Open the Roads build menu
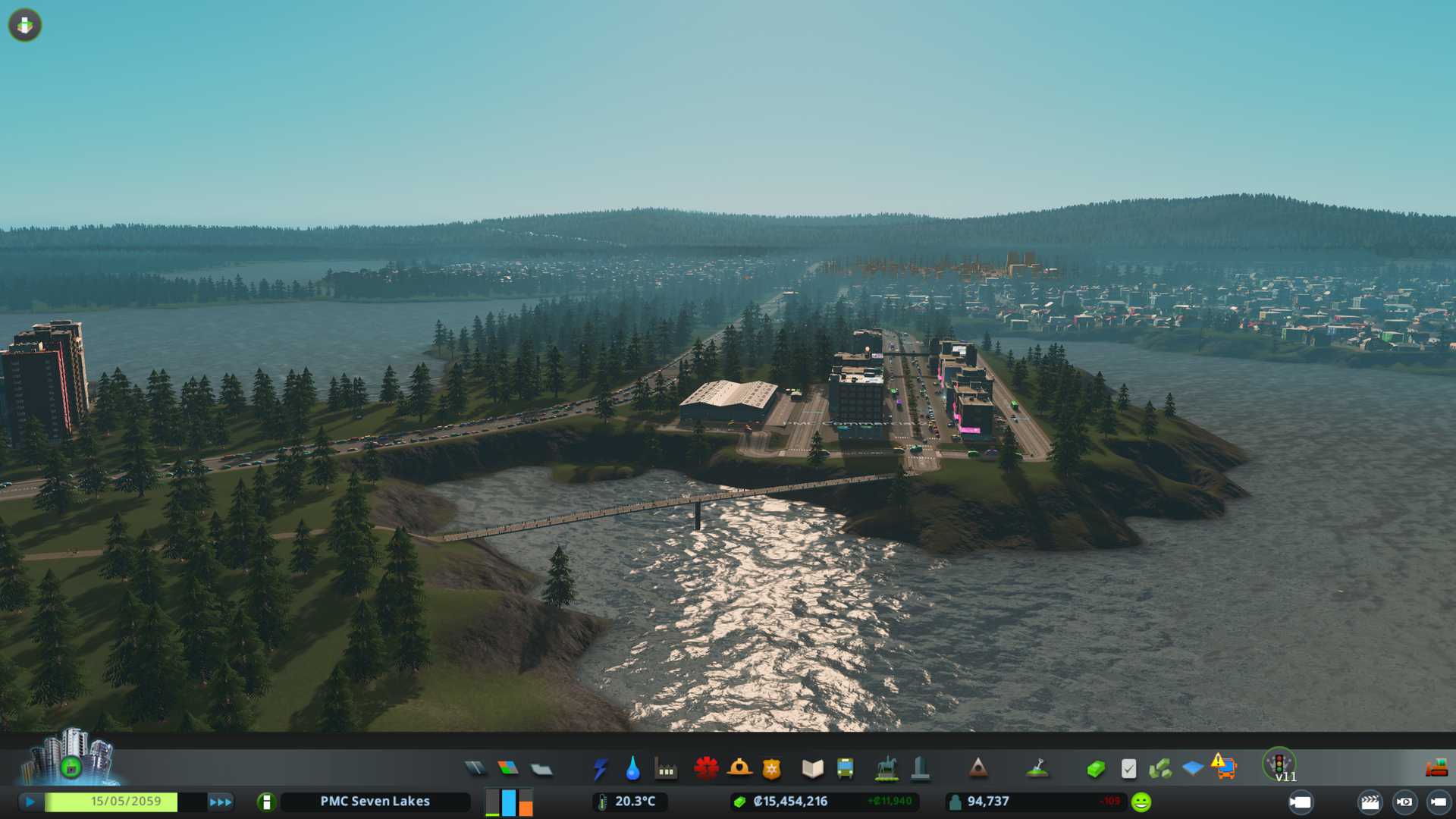Viewport: 1456px width, 819px height. click(475, 769)
